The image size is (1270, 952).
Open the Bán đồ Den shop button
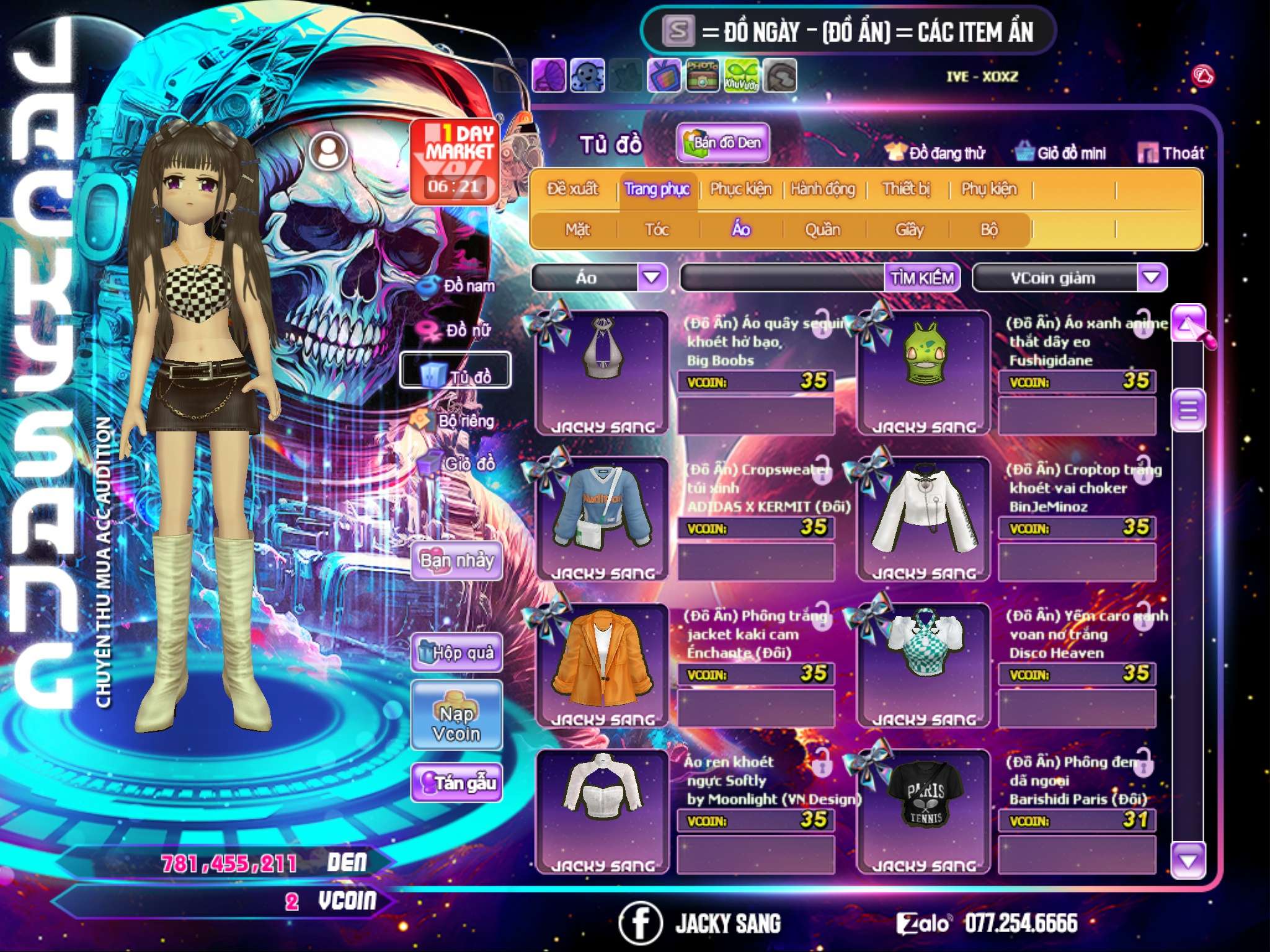[722, 143]
